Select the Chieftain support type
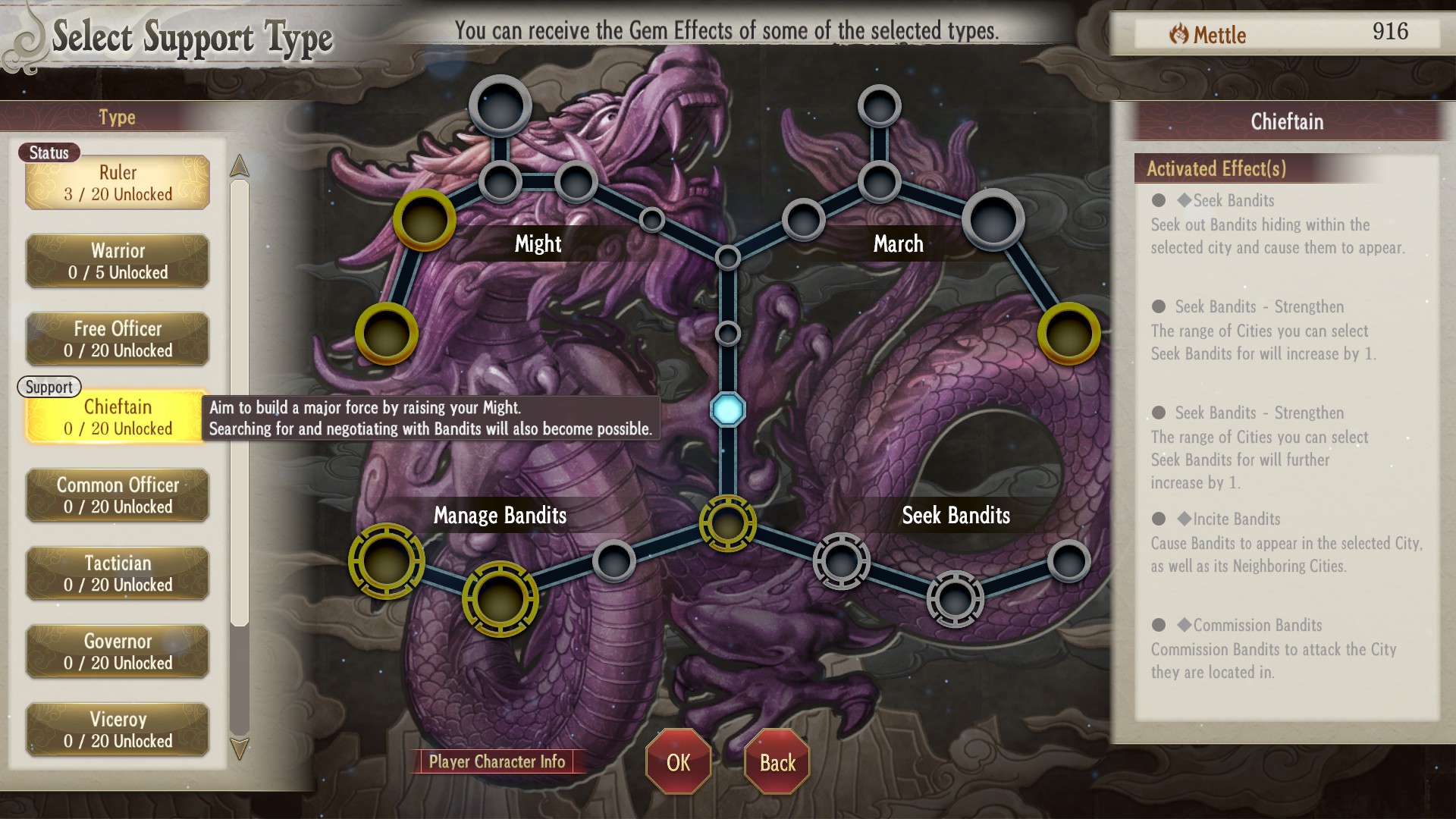 click(118, 417)
